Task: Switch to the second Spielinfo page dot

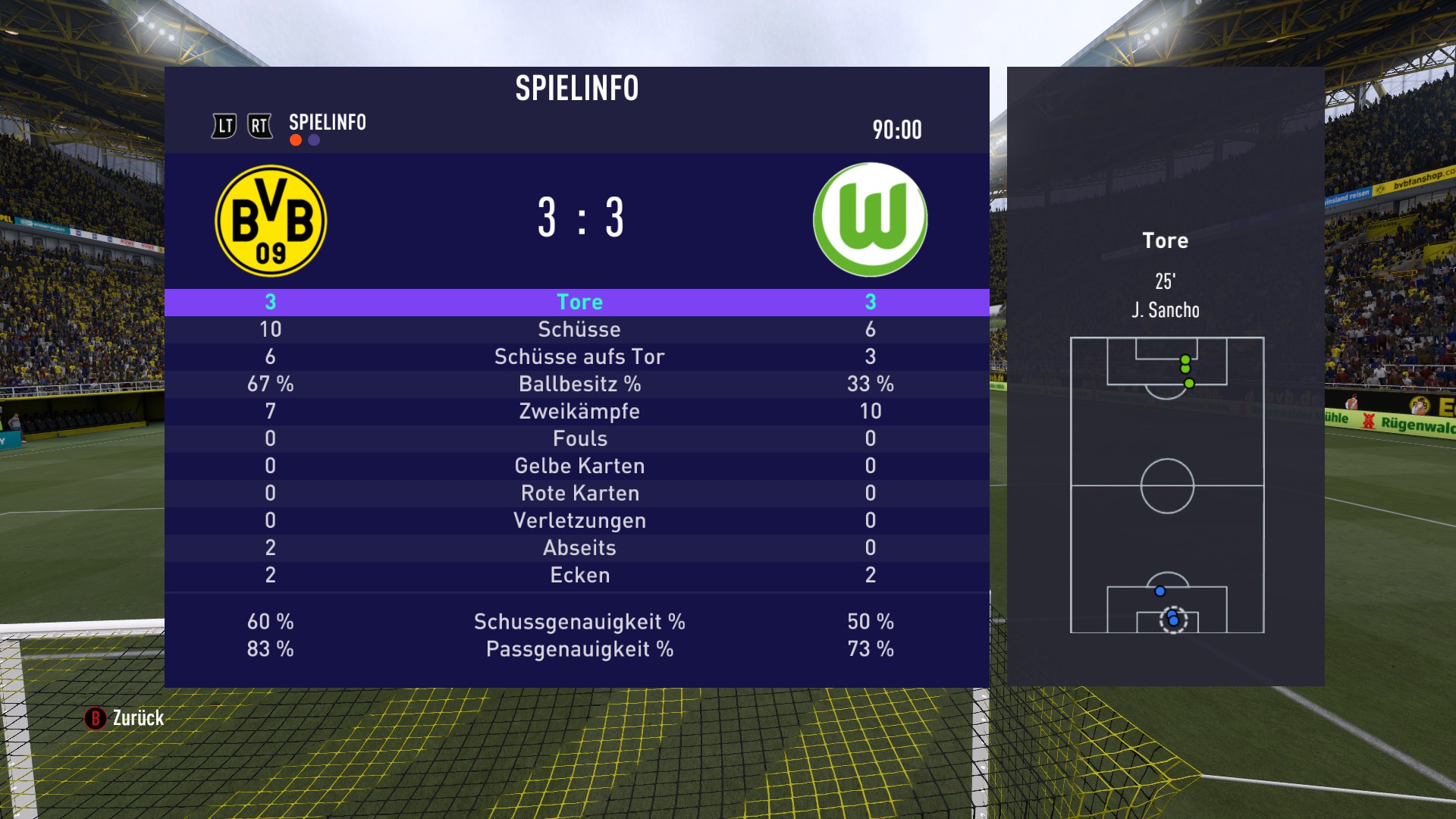Action: (314, 140)
